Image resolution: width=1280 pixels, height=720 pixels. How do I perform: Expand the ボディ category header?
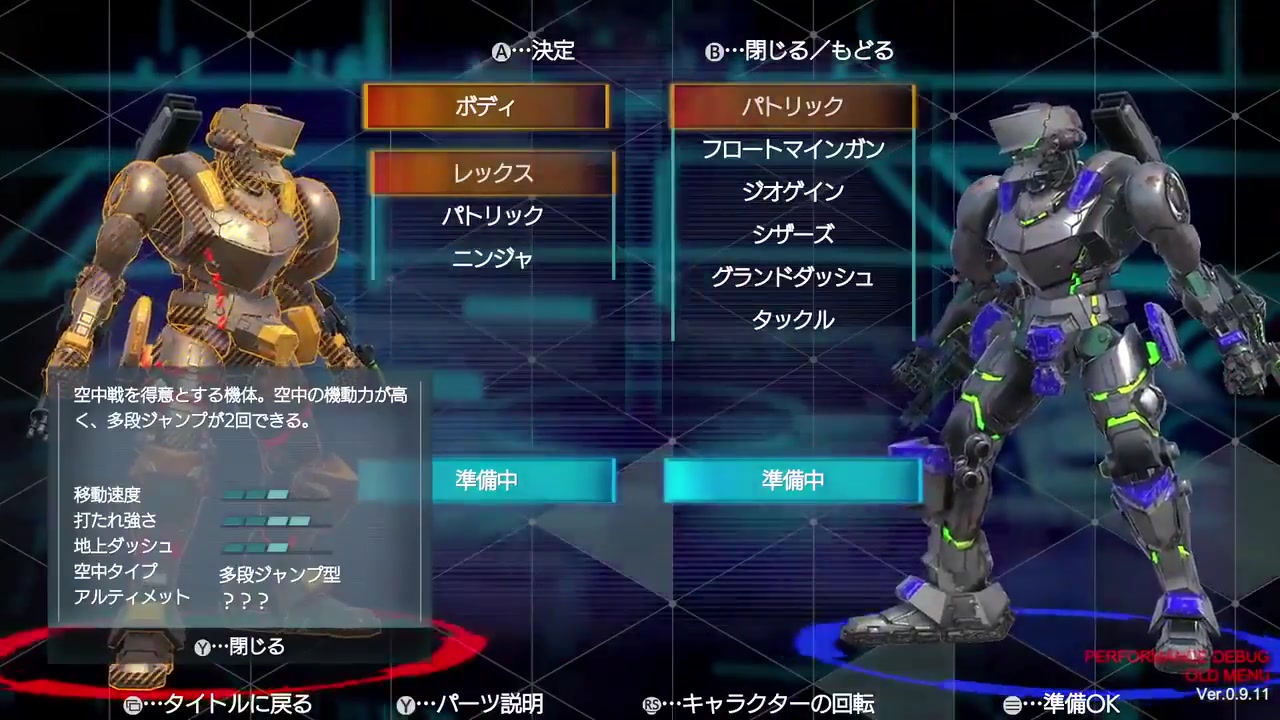tap(486, 107)
